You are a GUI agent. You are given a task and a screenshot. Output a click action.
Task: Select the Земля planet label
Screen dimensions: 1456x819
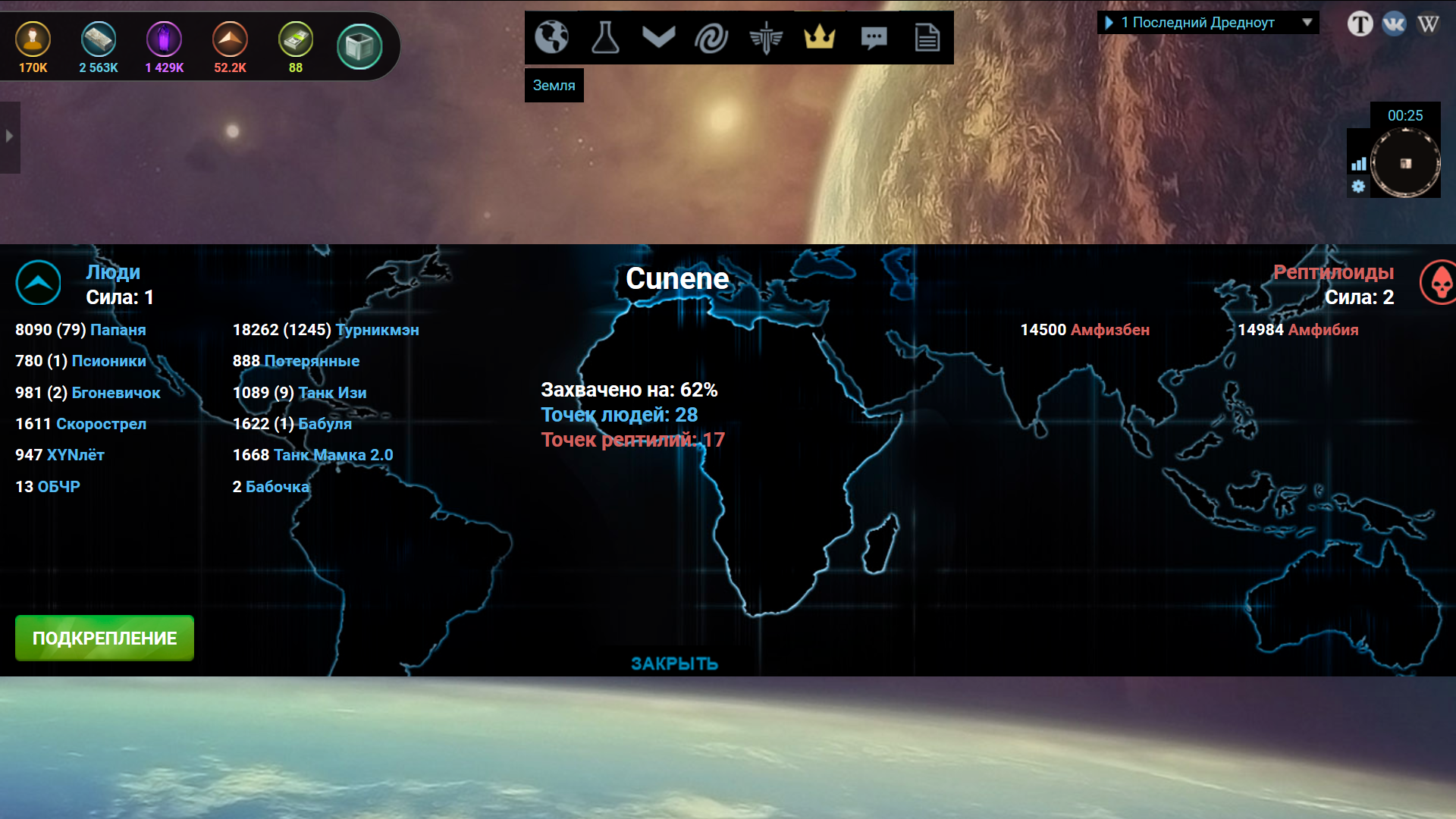point(554,86)
